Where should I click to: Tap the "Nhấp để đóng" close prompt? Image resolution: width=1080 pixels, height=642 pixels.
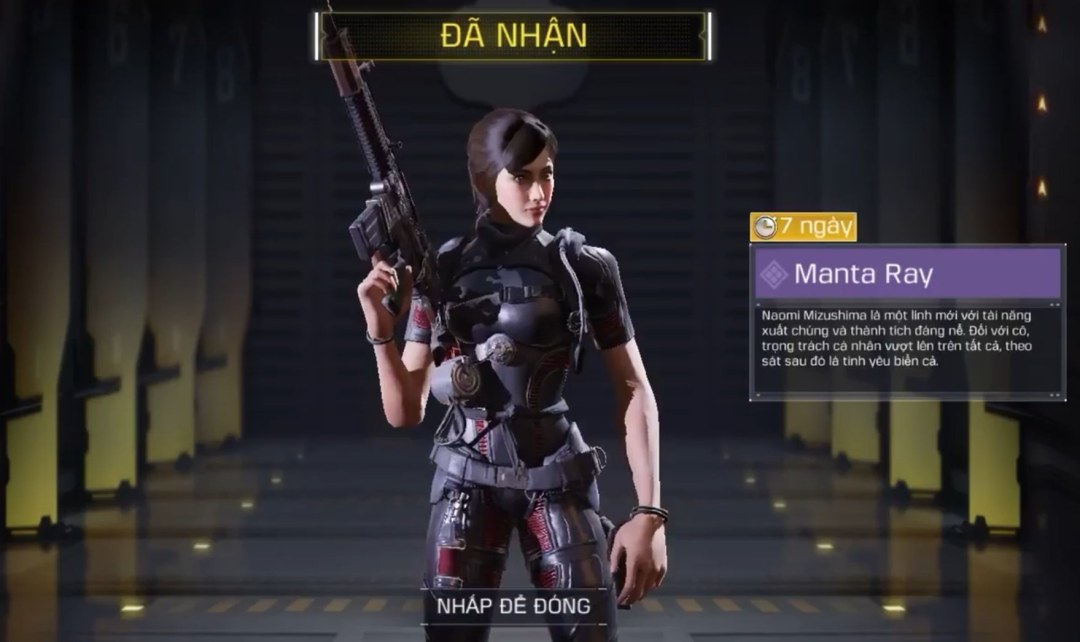point(513,605)
